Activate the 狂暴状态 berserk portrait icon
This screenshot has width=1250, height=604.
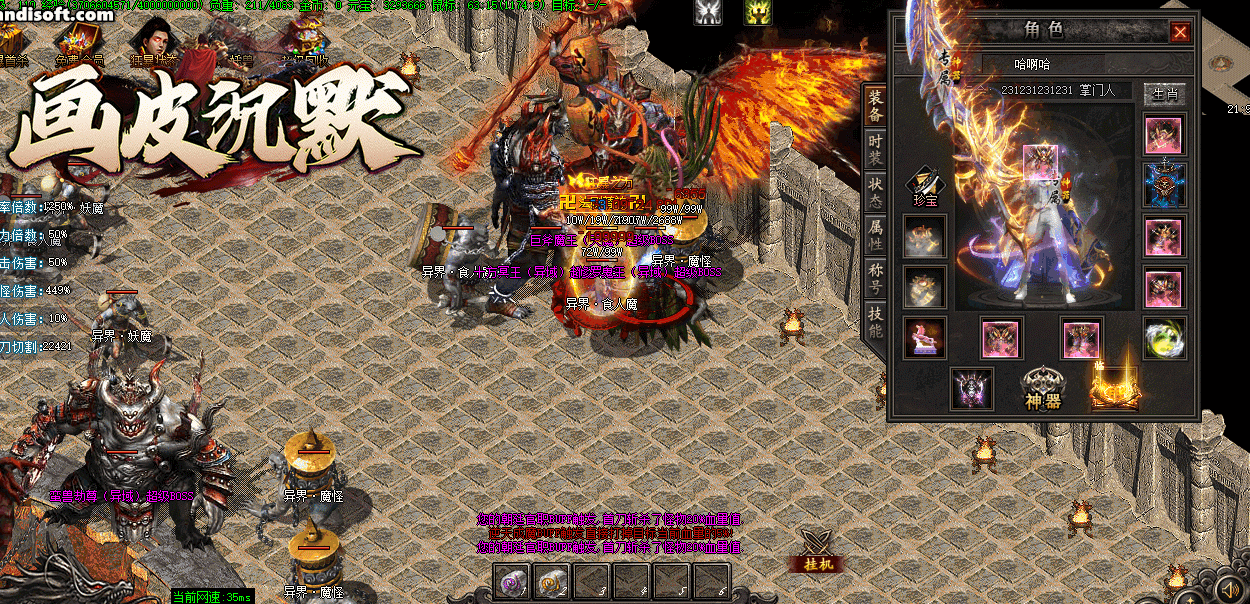[150, 42]
